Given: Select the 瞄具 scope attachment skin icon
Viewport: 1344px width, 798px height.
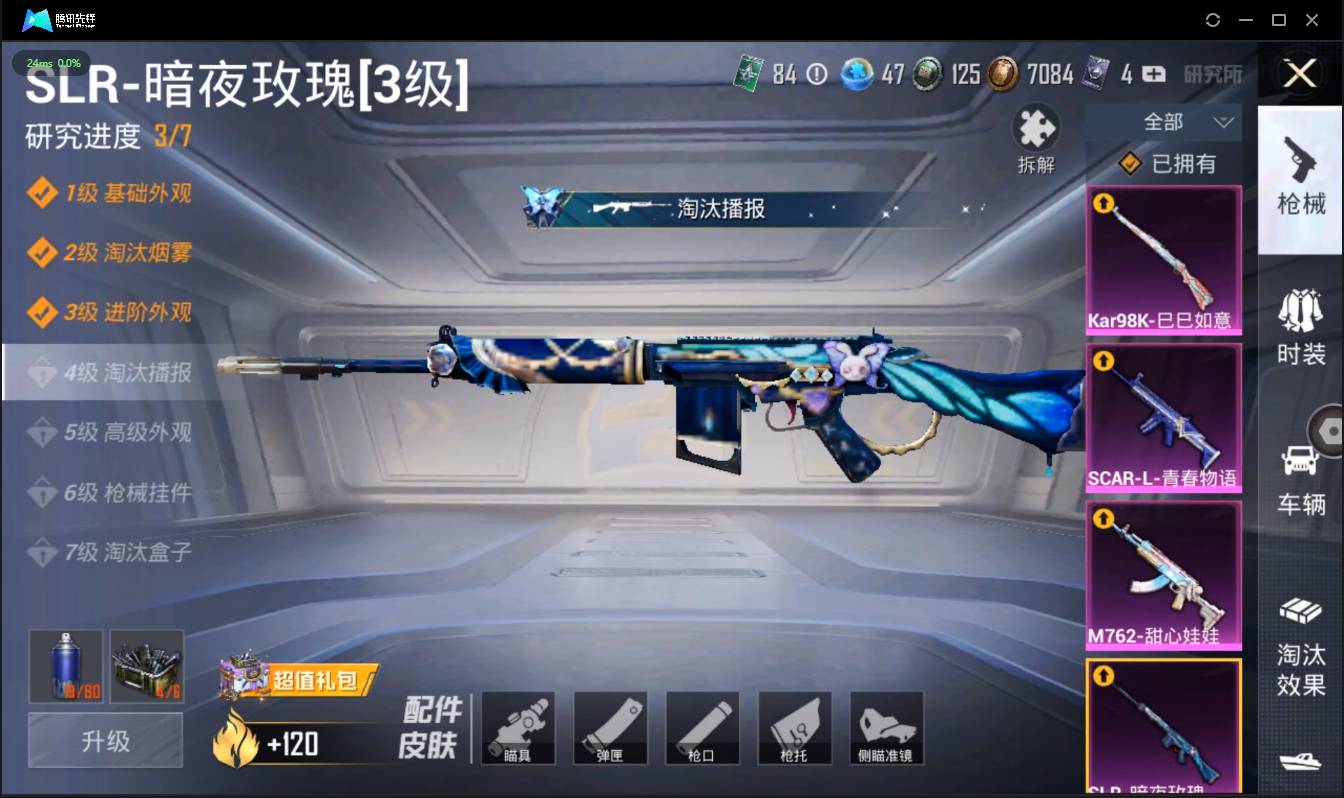Looking at the screenshot, I should [518, 727].
